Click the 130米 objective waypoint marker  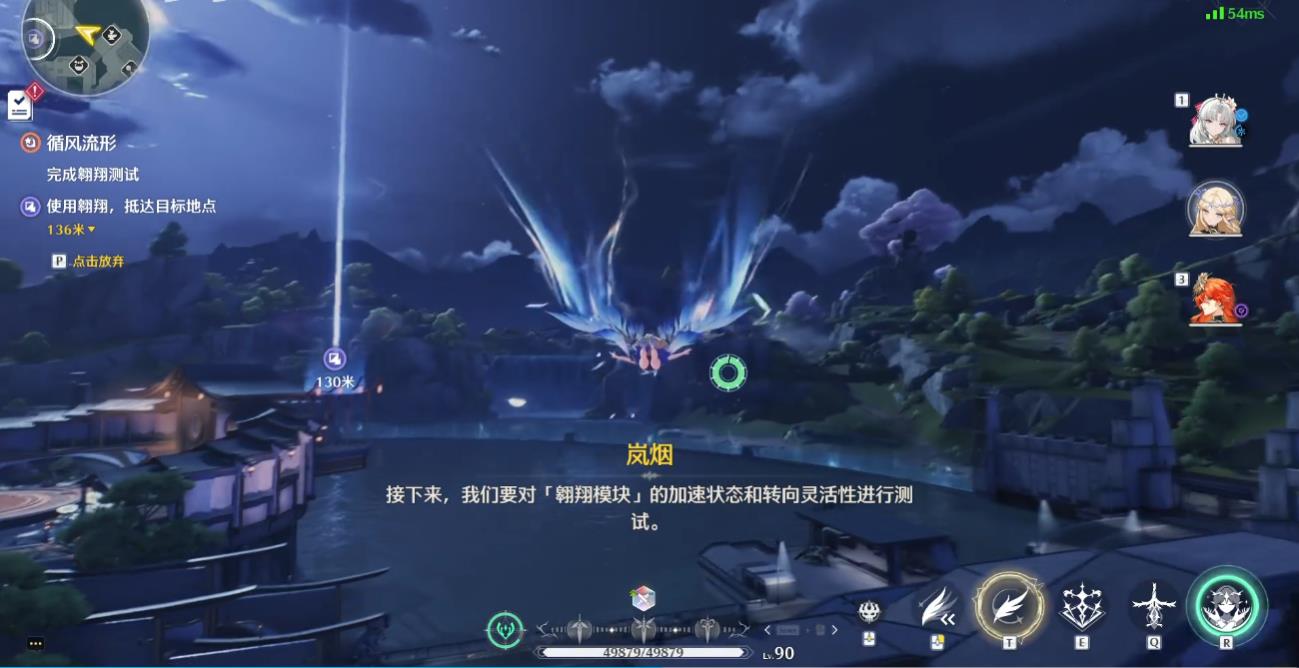click(334, 359)
